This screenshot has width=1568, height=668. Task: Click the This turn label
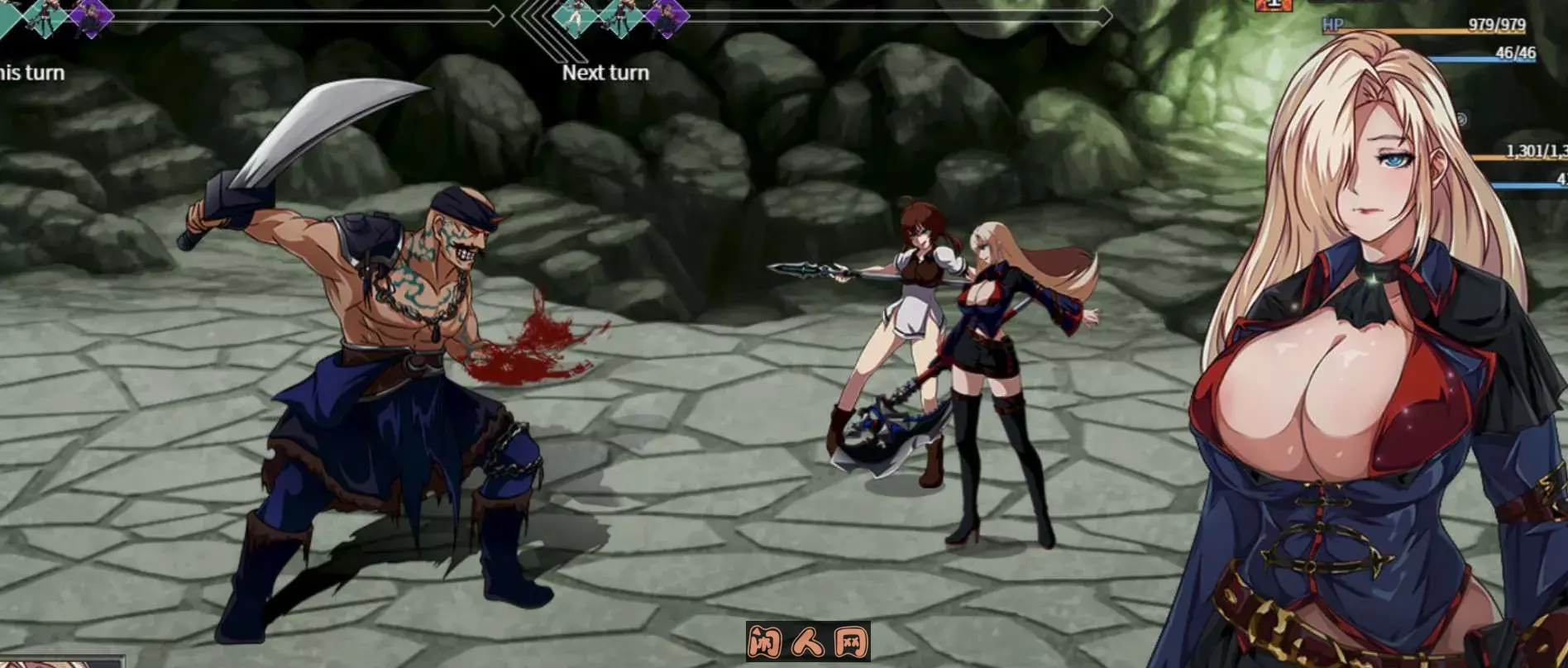(x=33, y=73)
